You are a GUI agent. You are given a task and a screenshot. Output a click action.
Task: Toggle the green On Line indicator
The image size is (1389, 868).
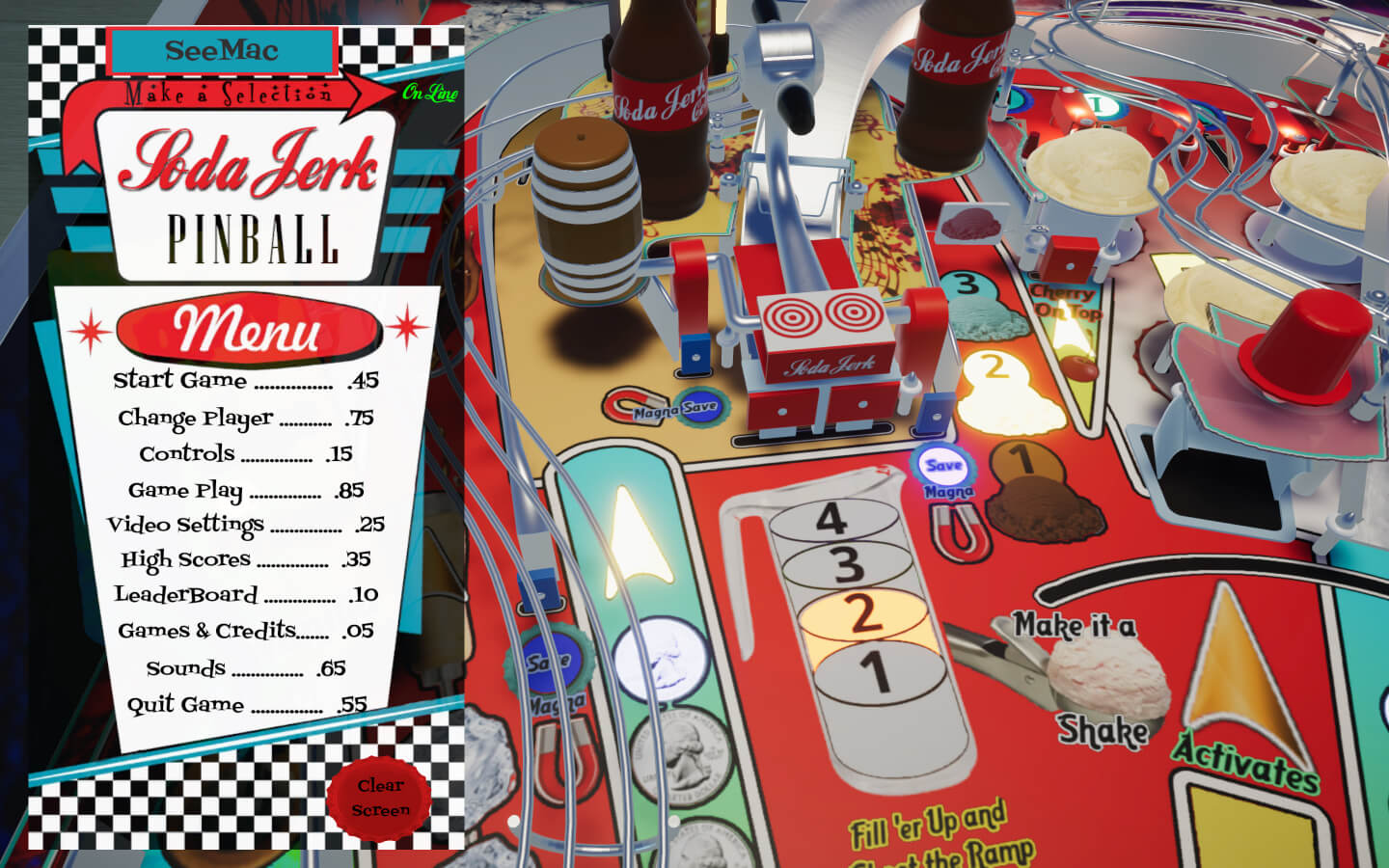(429, 94)
